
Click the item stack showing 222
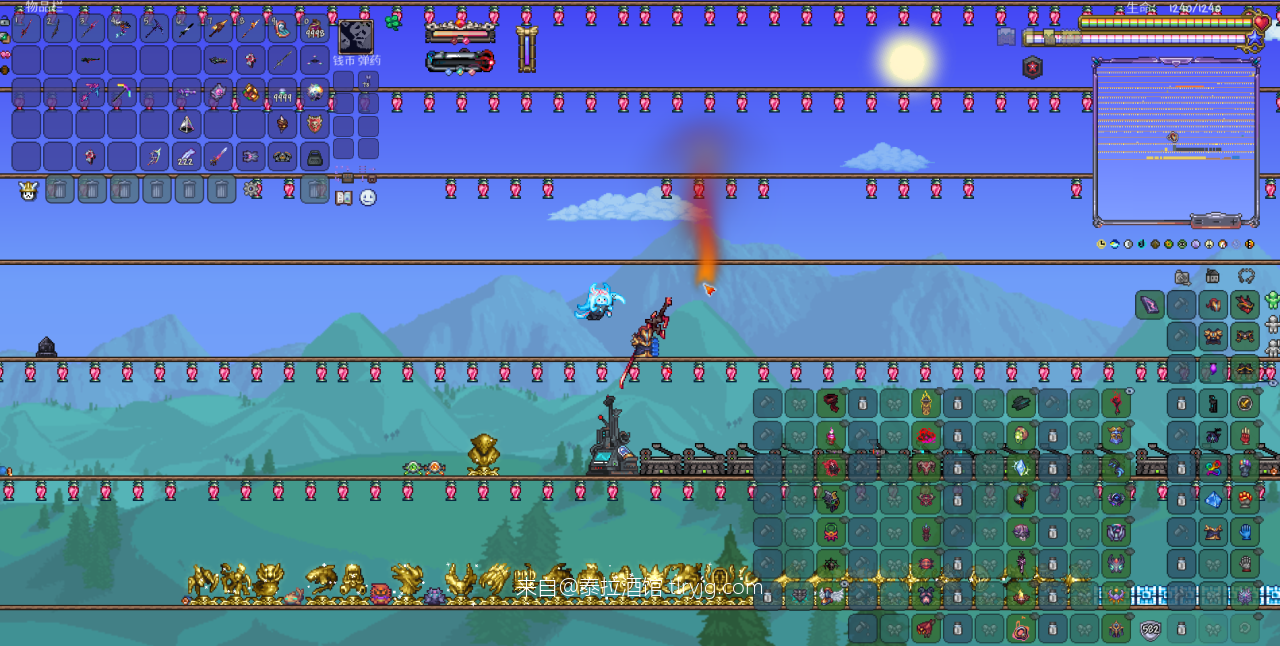[x=186, y=157]
